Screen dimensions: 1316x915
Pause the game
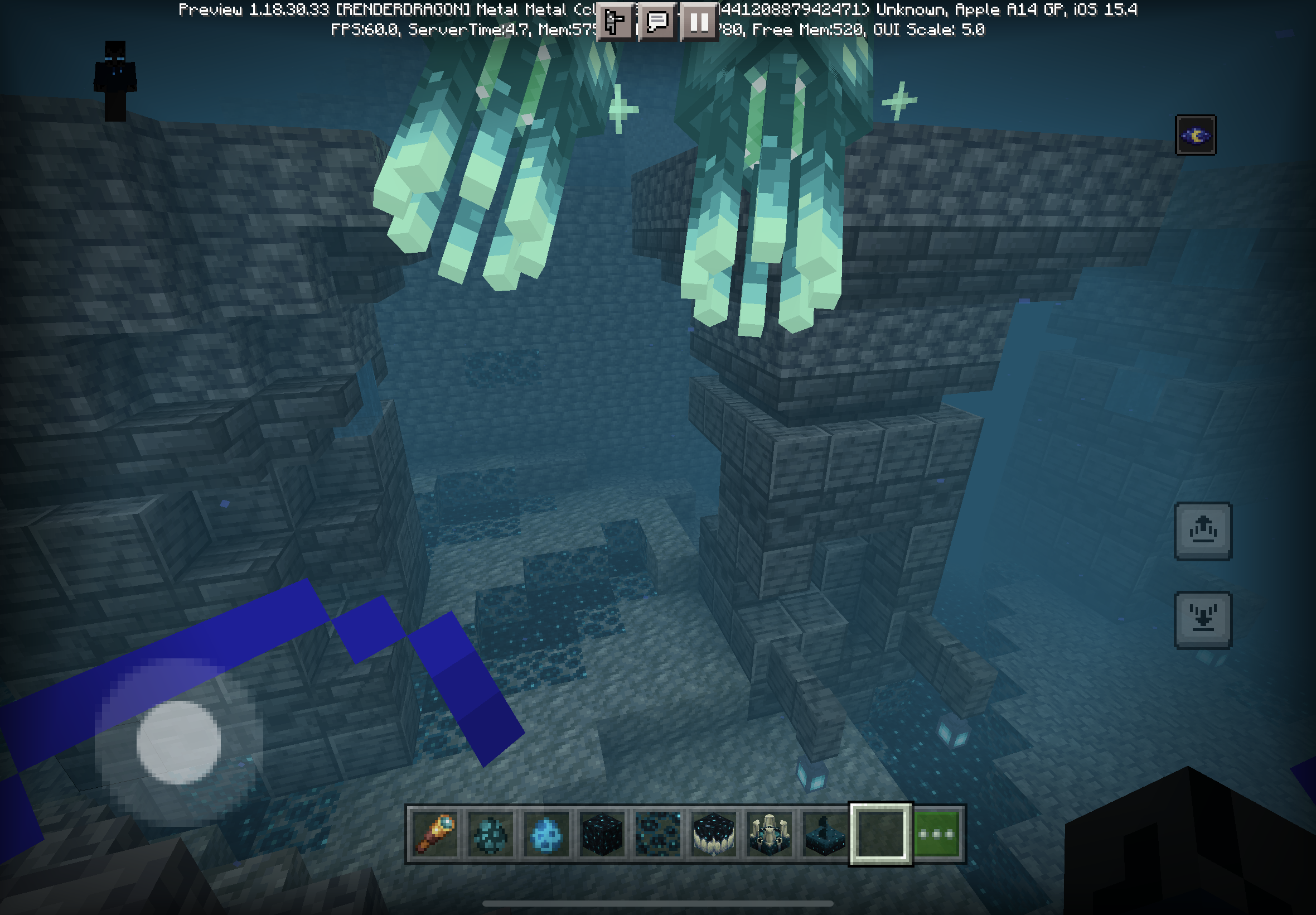tap(699, 22)
